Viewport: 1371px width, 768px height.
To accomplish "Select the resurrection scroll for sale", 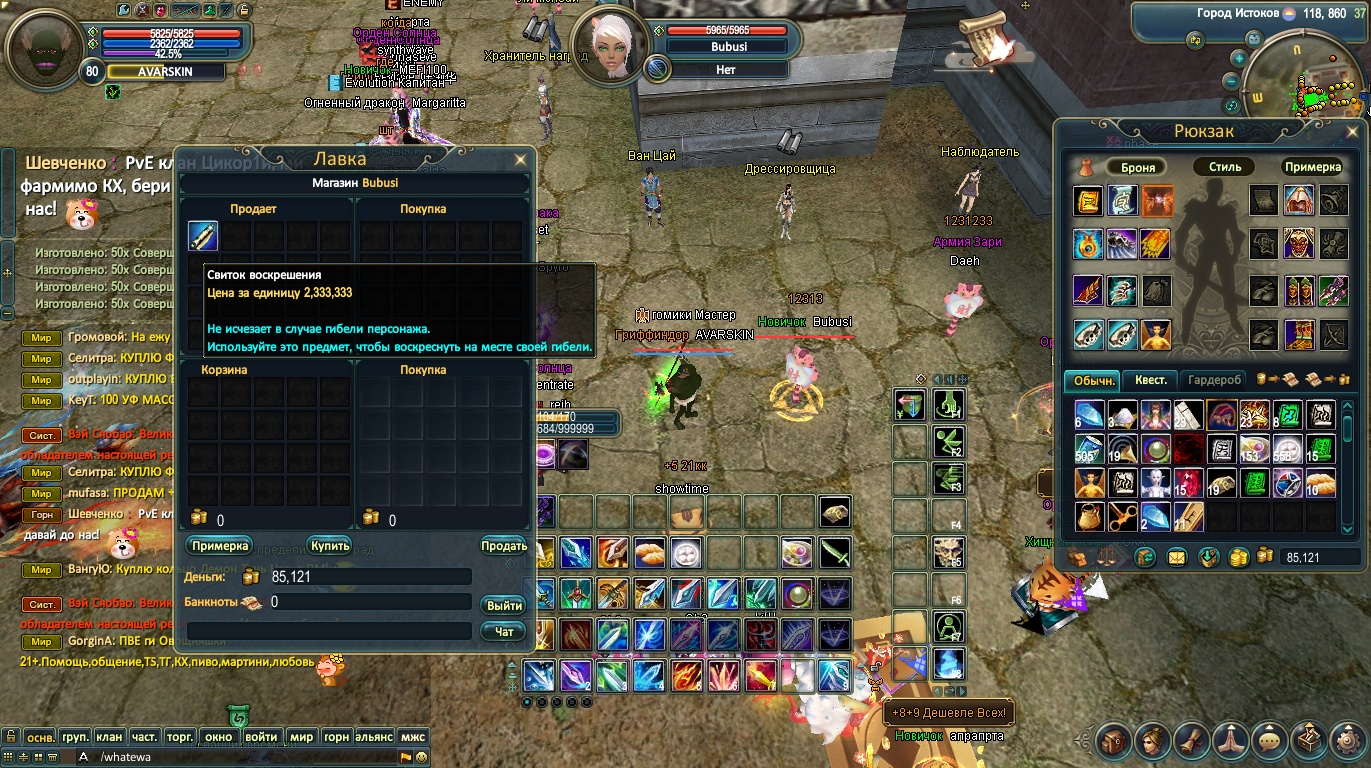I will coord(203,237).
